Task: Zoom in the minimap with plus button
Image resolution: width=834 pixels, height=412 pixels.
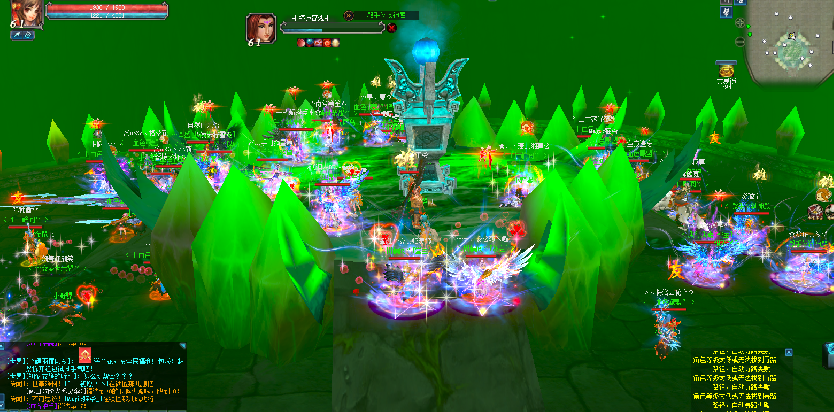Action: click(x=738, y=22)
